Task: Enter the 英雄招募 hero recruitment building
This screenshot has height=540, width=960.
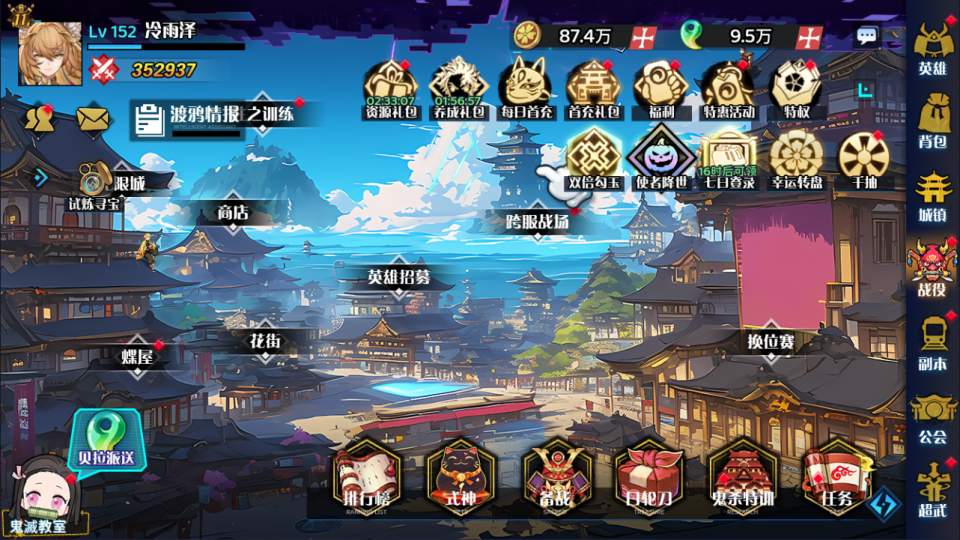Action: [398, 277]
